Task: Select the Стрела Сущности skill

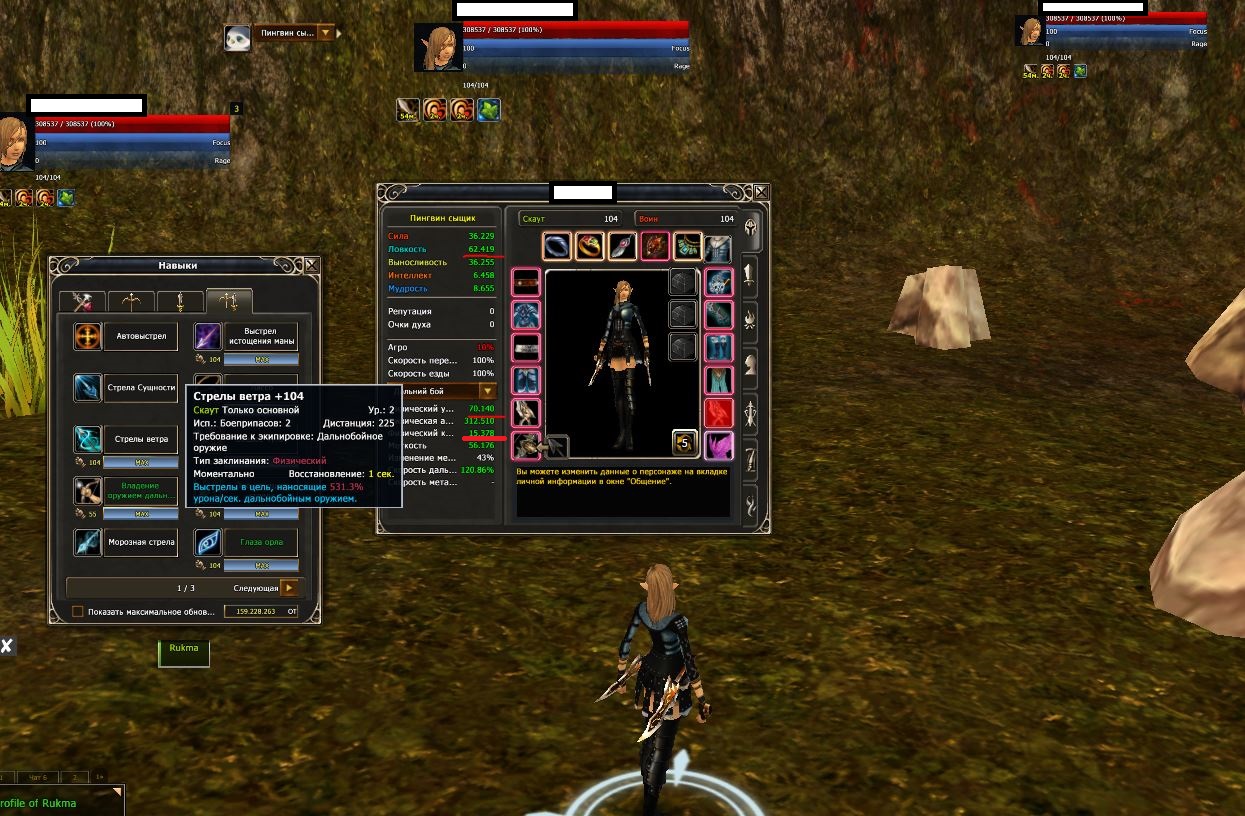Action: pyautogui.click(x=88, y=388)
